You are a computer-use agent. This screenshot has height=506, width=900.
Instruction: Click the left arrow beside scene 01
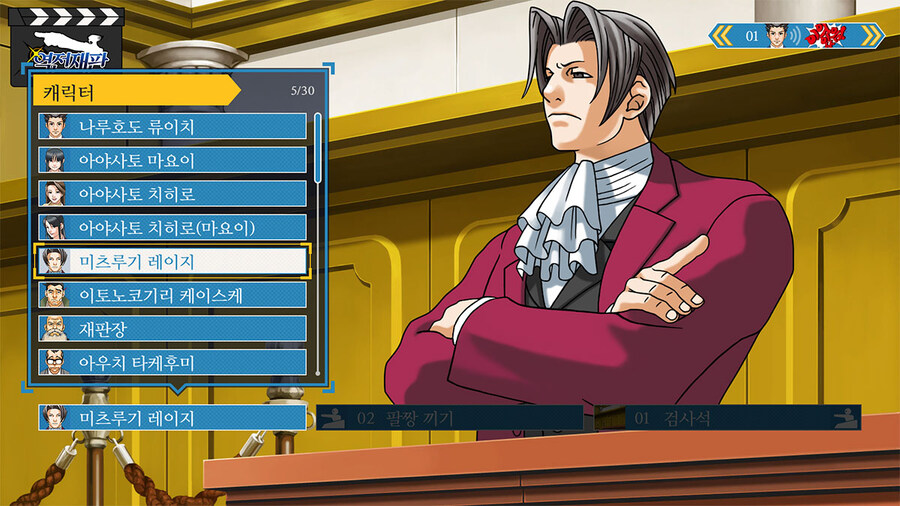[722, 36]
